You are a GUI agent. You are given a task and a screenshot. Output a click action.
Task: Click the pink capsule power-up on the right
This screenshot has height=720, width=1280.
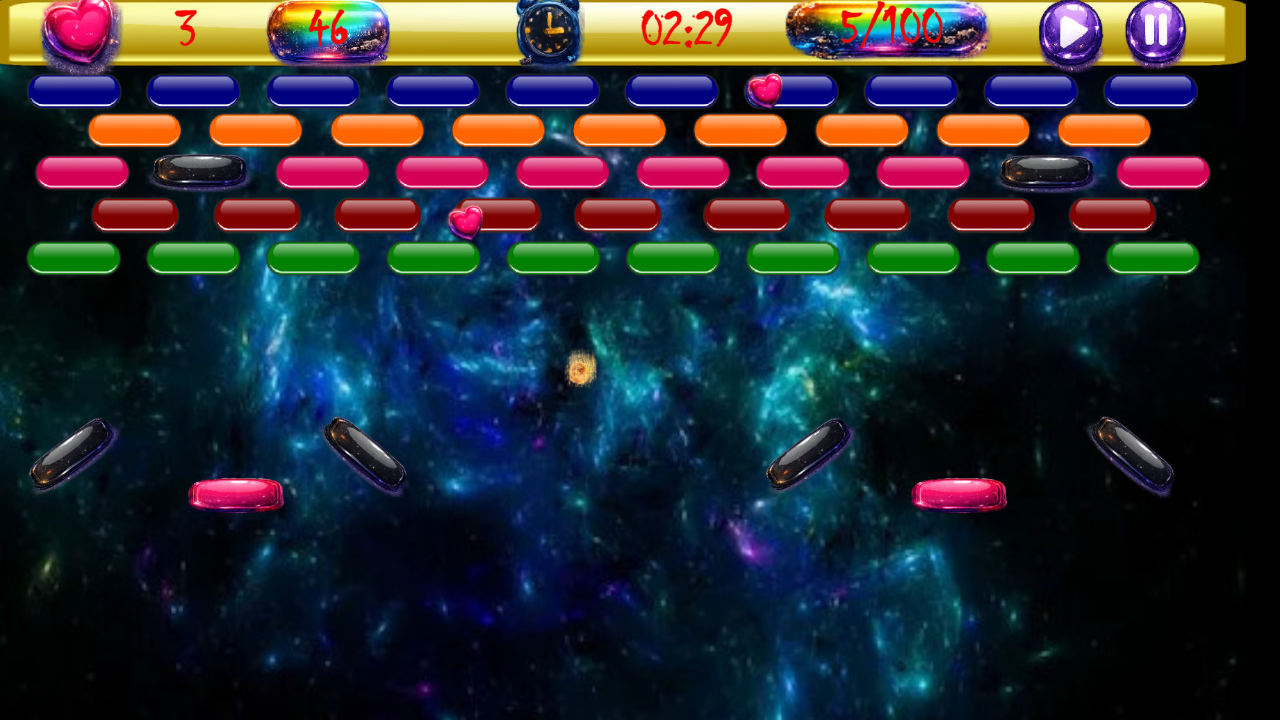click(958, 492)
